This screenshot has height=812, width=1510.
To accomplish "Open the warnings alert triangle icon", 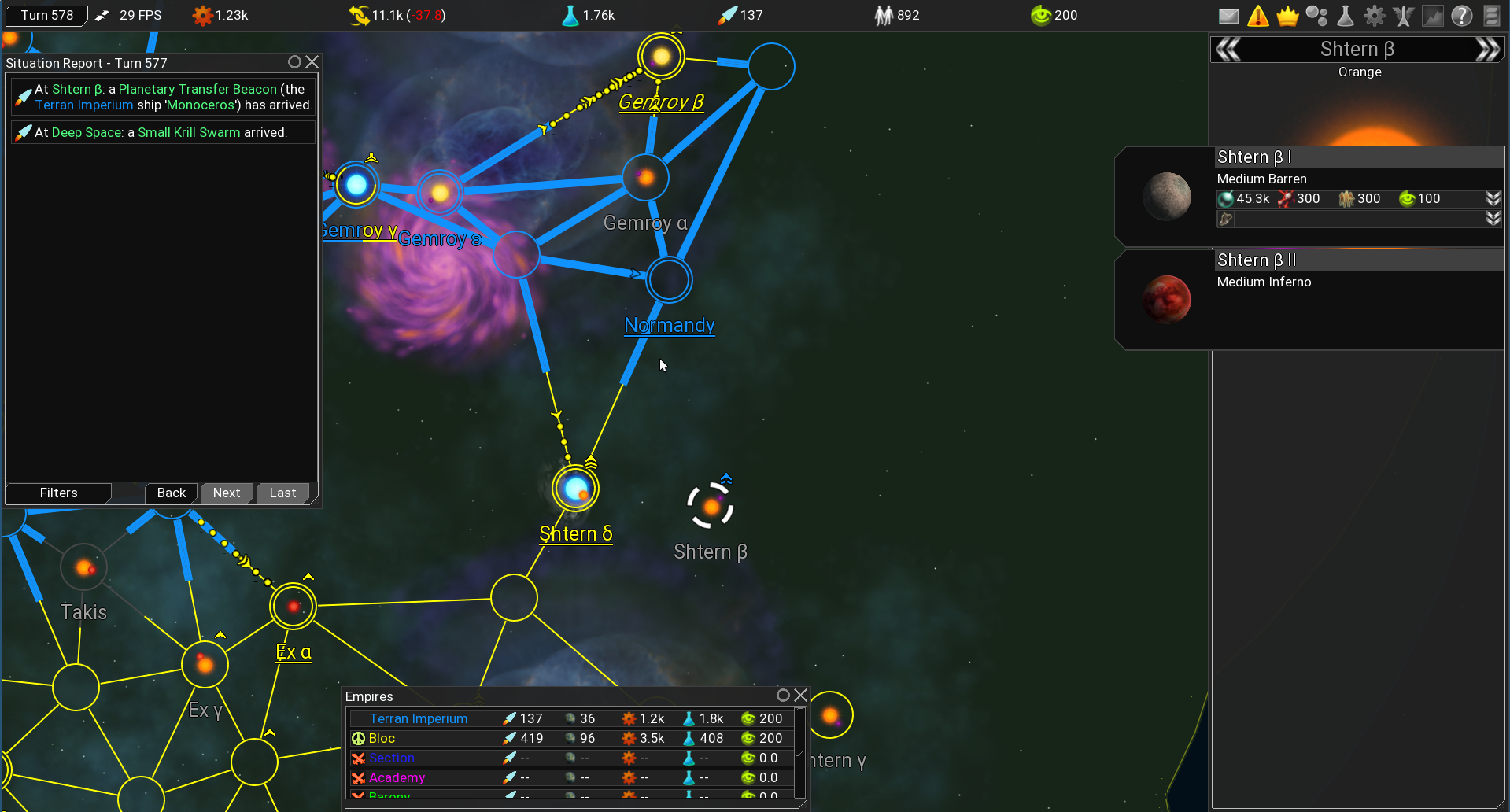I will 1258,15.
